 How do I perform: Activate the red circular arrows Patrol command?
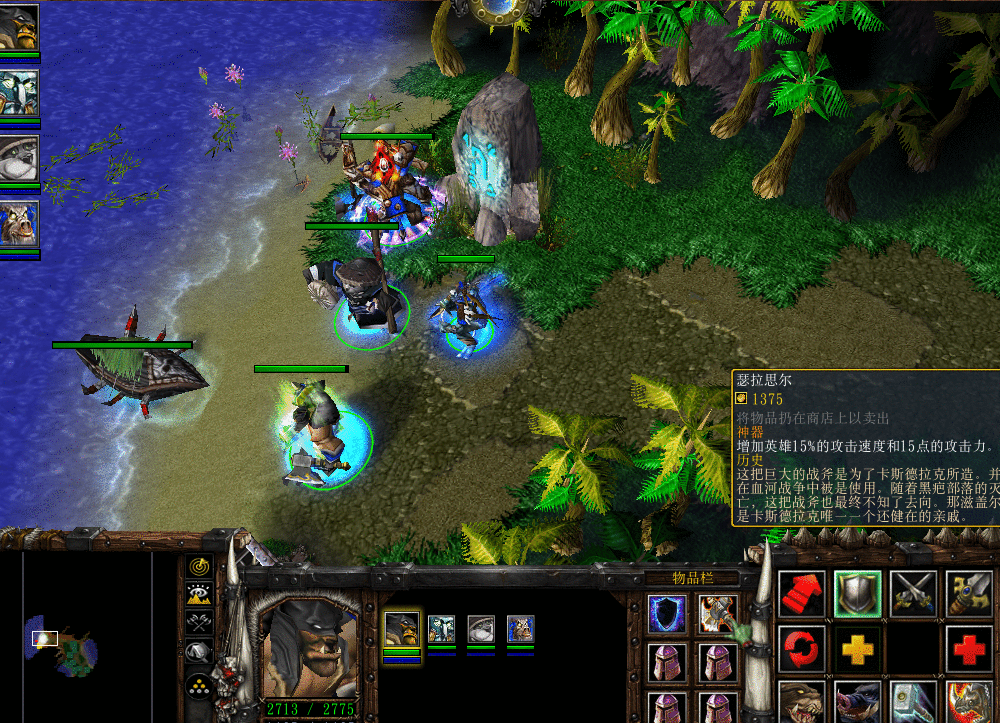[x=801, y=650]
